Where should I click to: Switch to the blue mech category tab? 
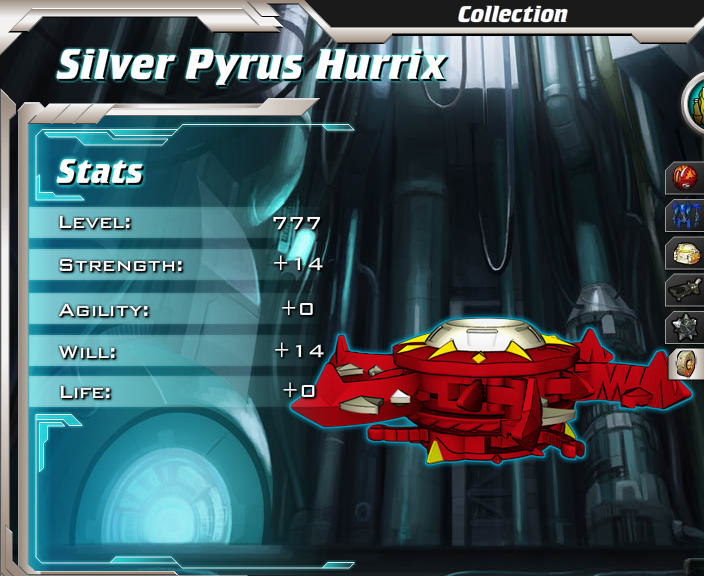688,215
